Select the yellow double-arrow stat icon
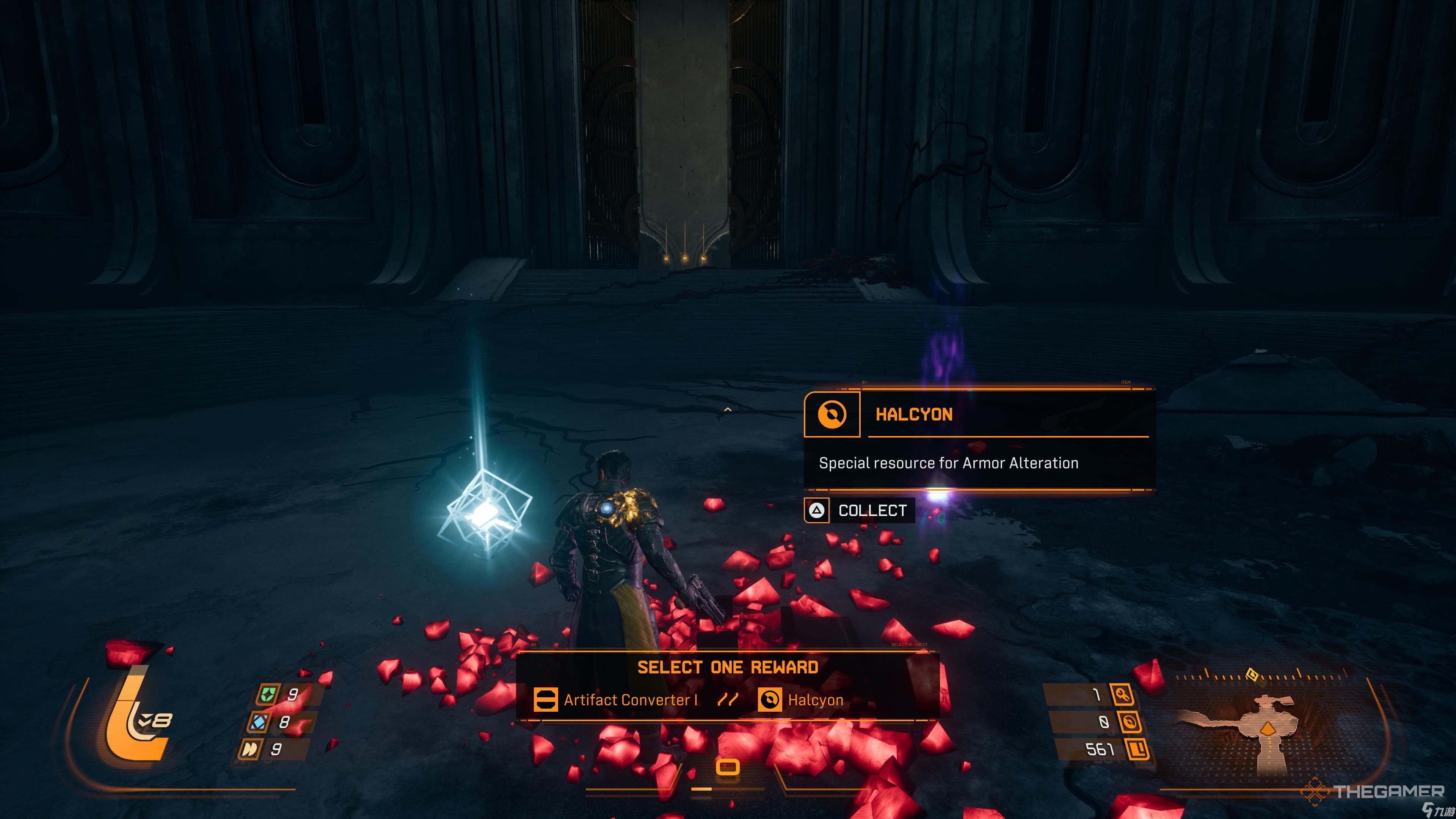Image resolution: width=1456 pixels, height=819 pixels. [250, 750]
